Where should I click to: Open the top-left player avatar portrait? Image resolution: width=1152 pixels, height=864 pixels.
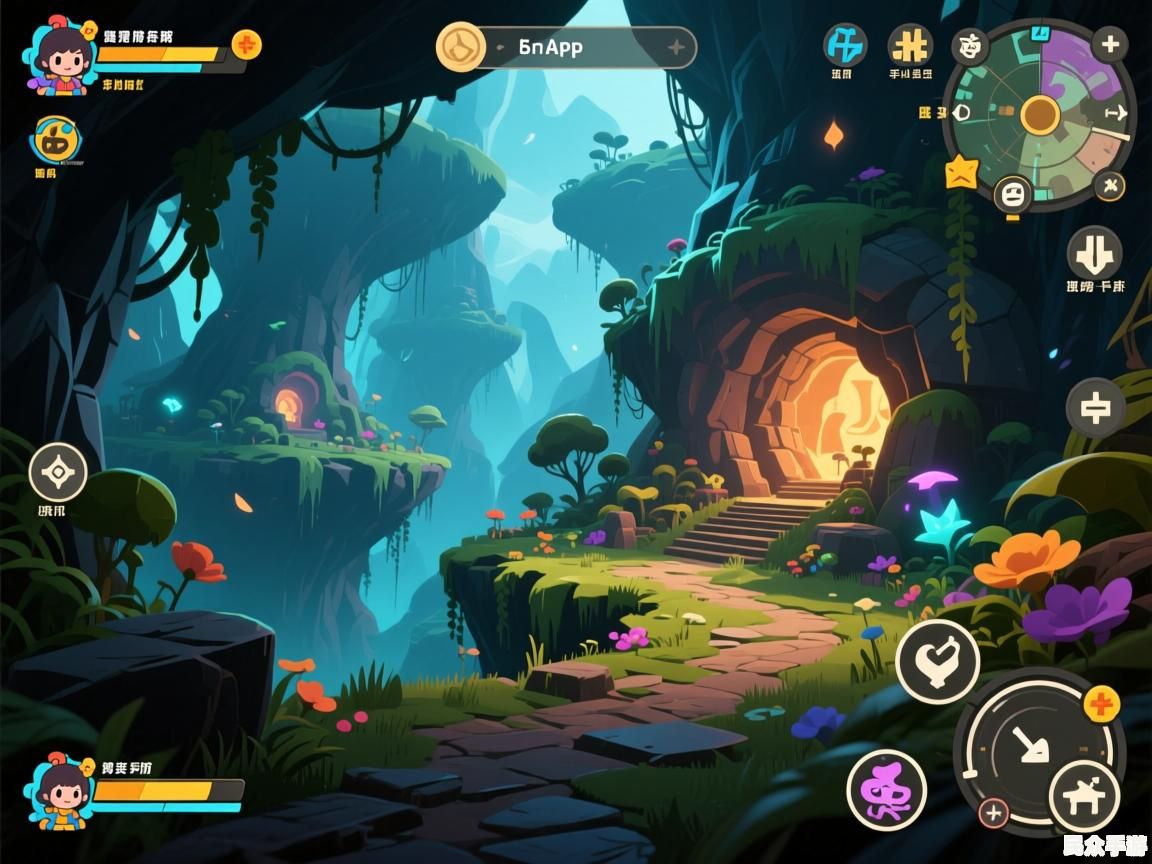pos(62,56)
